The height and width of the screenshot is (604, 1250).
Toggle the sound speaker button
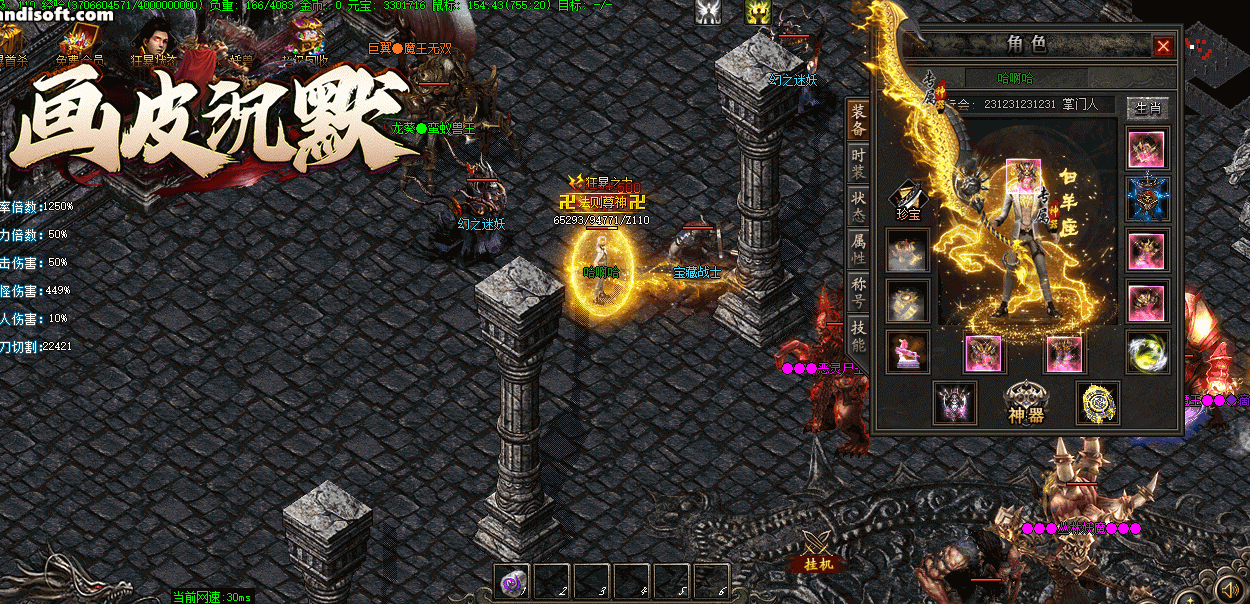(x=1230, y=587)
